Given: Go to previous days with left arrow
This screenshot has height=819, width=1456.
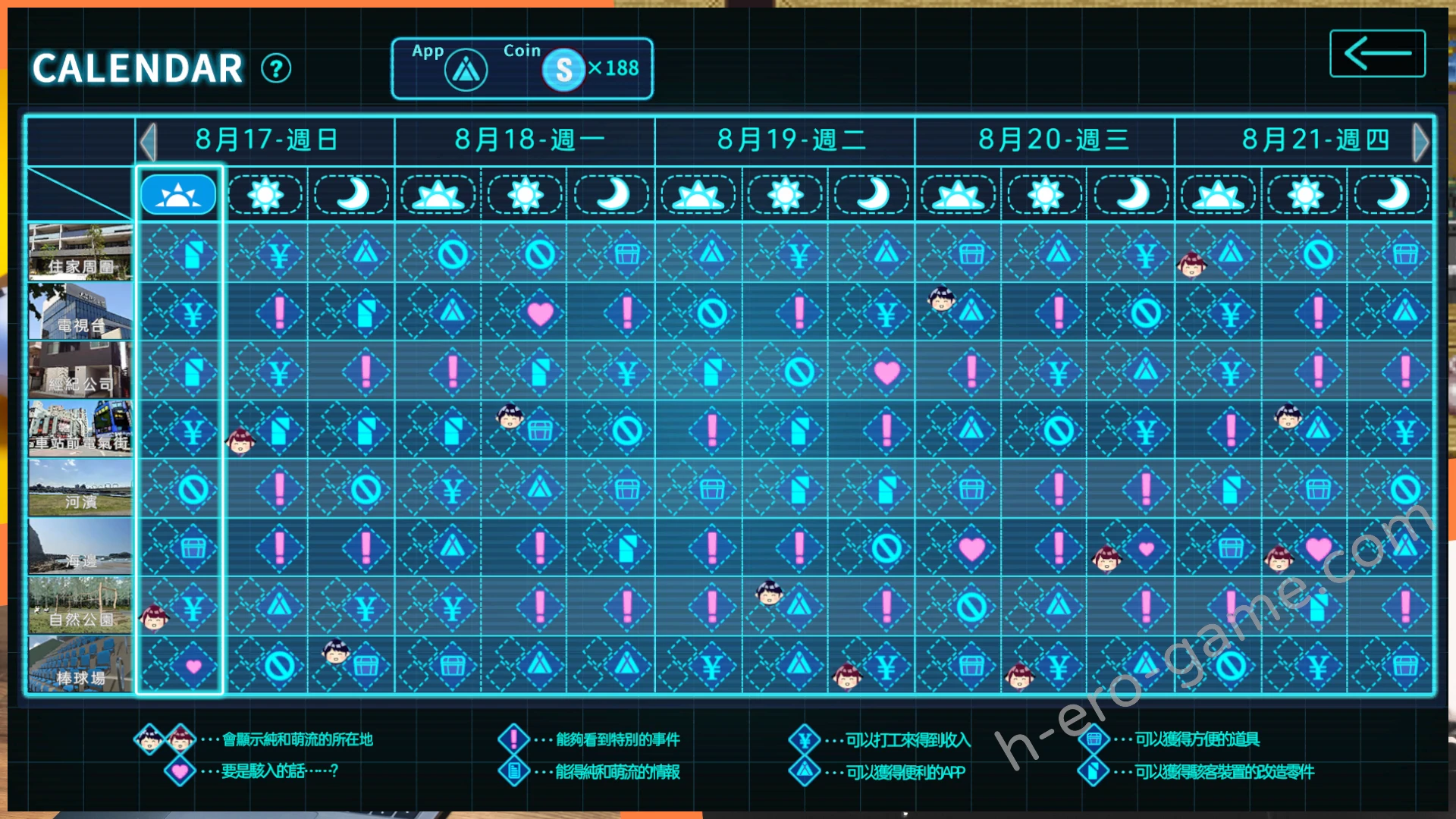Looking at the screenshot, I should 148,141.
